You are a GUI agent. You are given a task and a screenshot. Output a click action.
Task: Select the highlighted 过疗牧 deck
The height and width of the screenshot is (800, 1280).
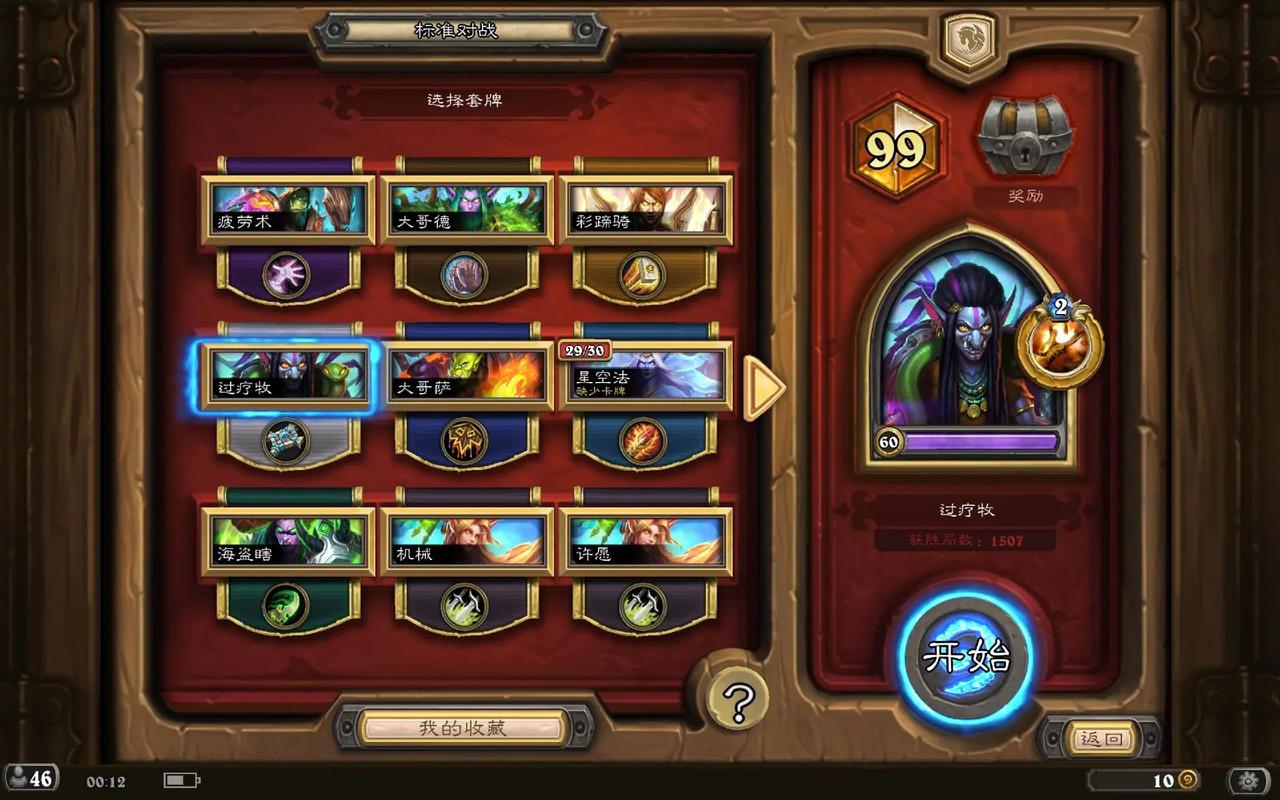coord(288,377)
